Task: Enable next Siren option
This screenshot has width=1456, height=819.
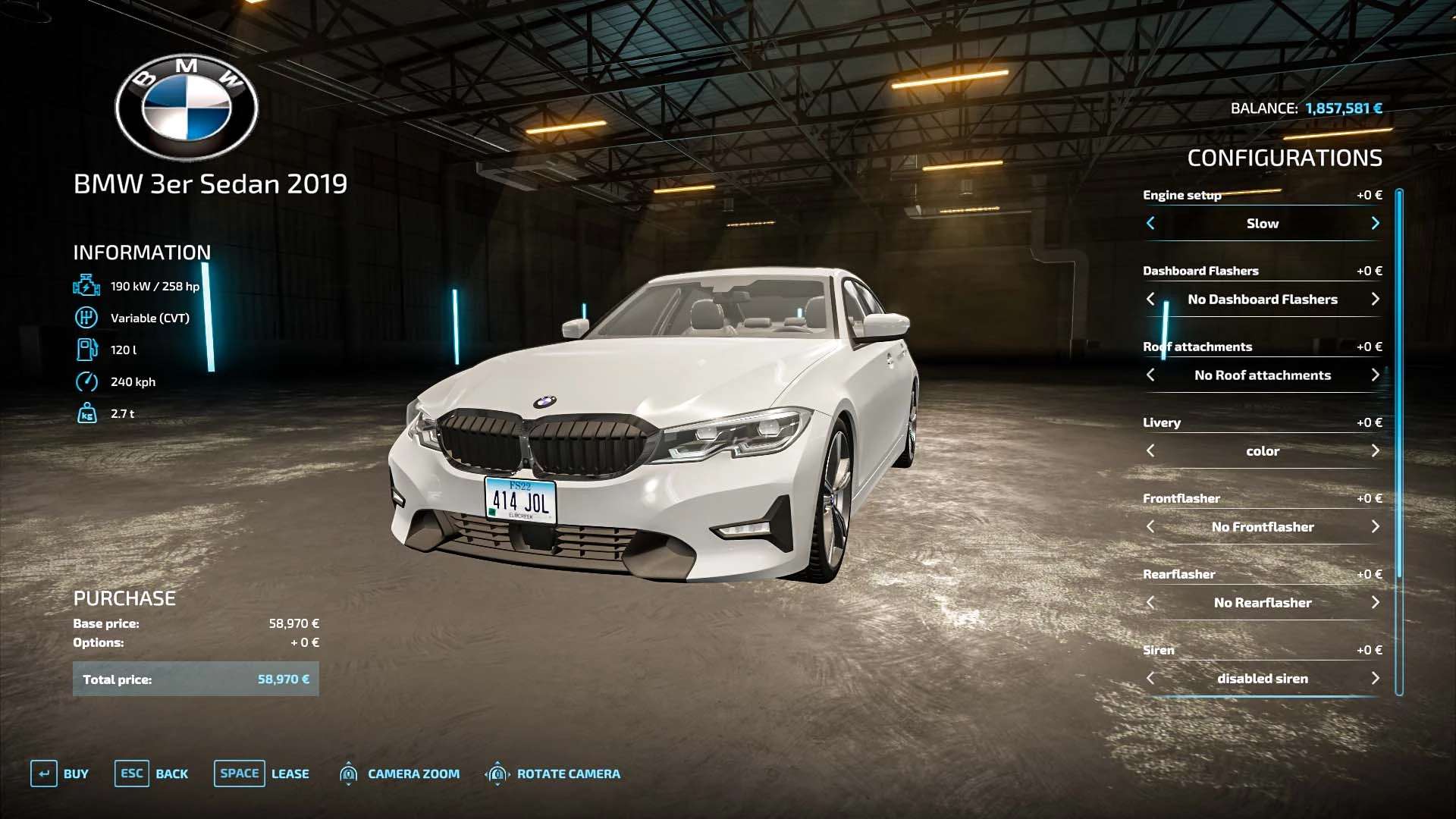Action: point(1375,678)
